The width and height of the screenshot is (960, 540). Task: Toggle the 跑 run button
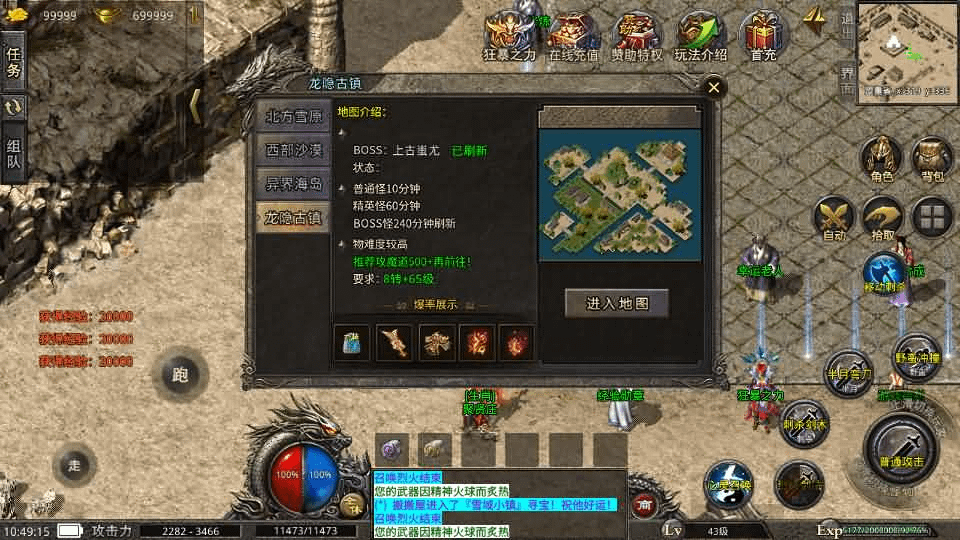point(180,375)
